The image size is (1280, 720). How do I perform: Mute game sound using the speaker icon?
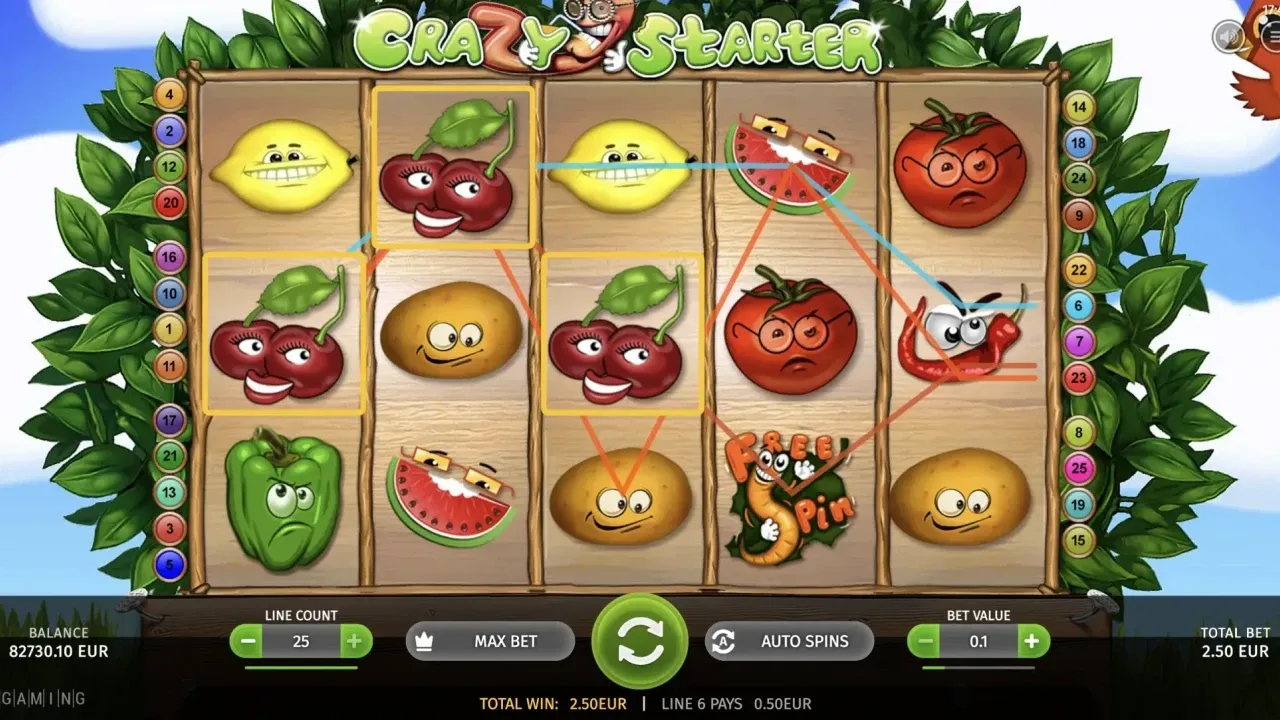click(1227, 35)
